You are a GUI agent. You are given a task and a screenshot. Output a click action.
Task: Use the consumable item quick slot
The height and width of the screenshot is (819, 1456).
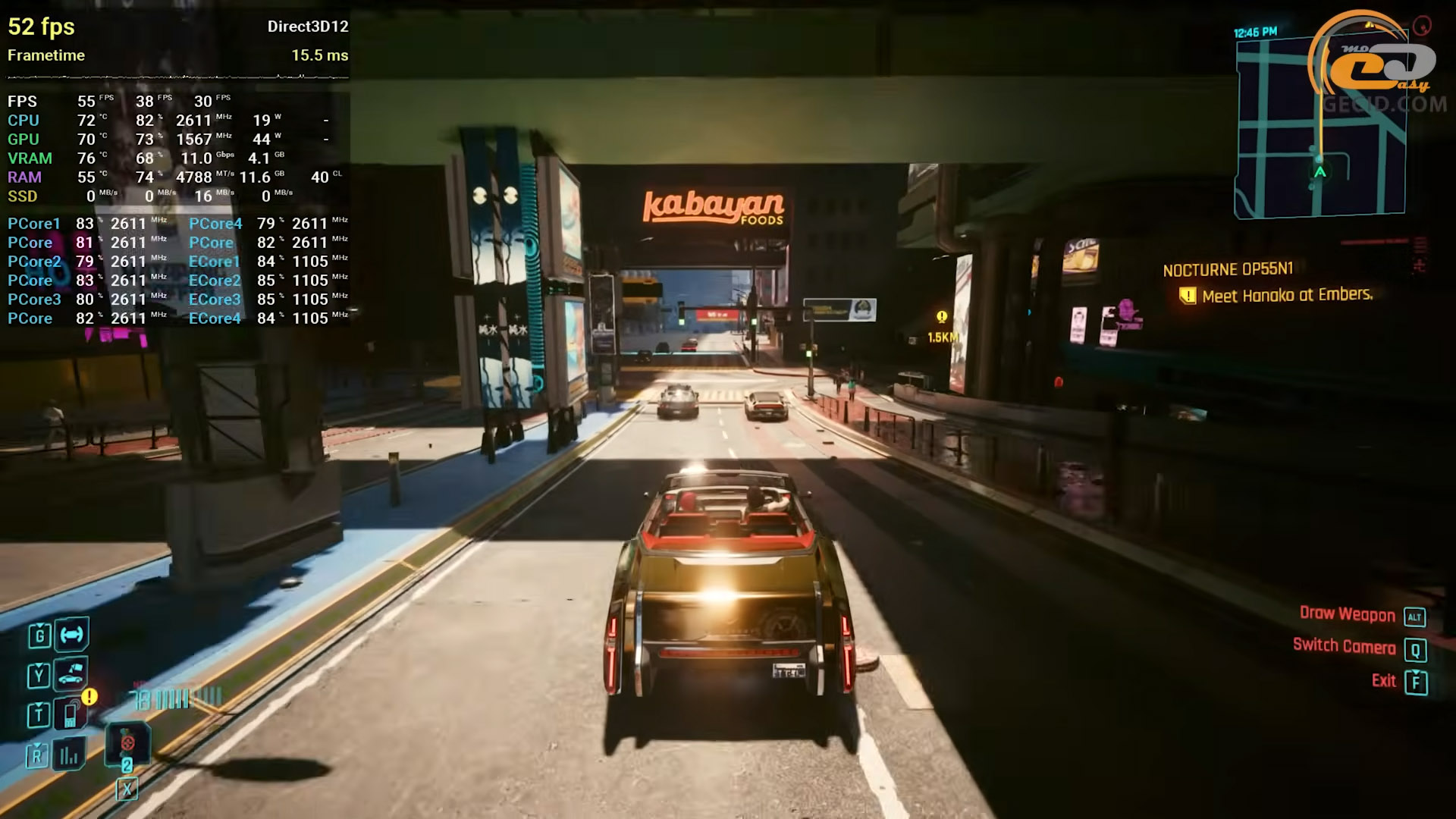point(127,744)
